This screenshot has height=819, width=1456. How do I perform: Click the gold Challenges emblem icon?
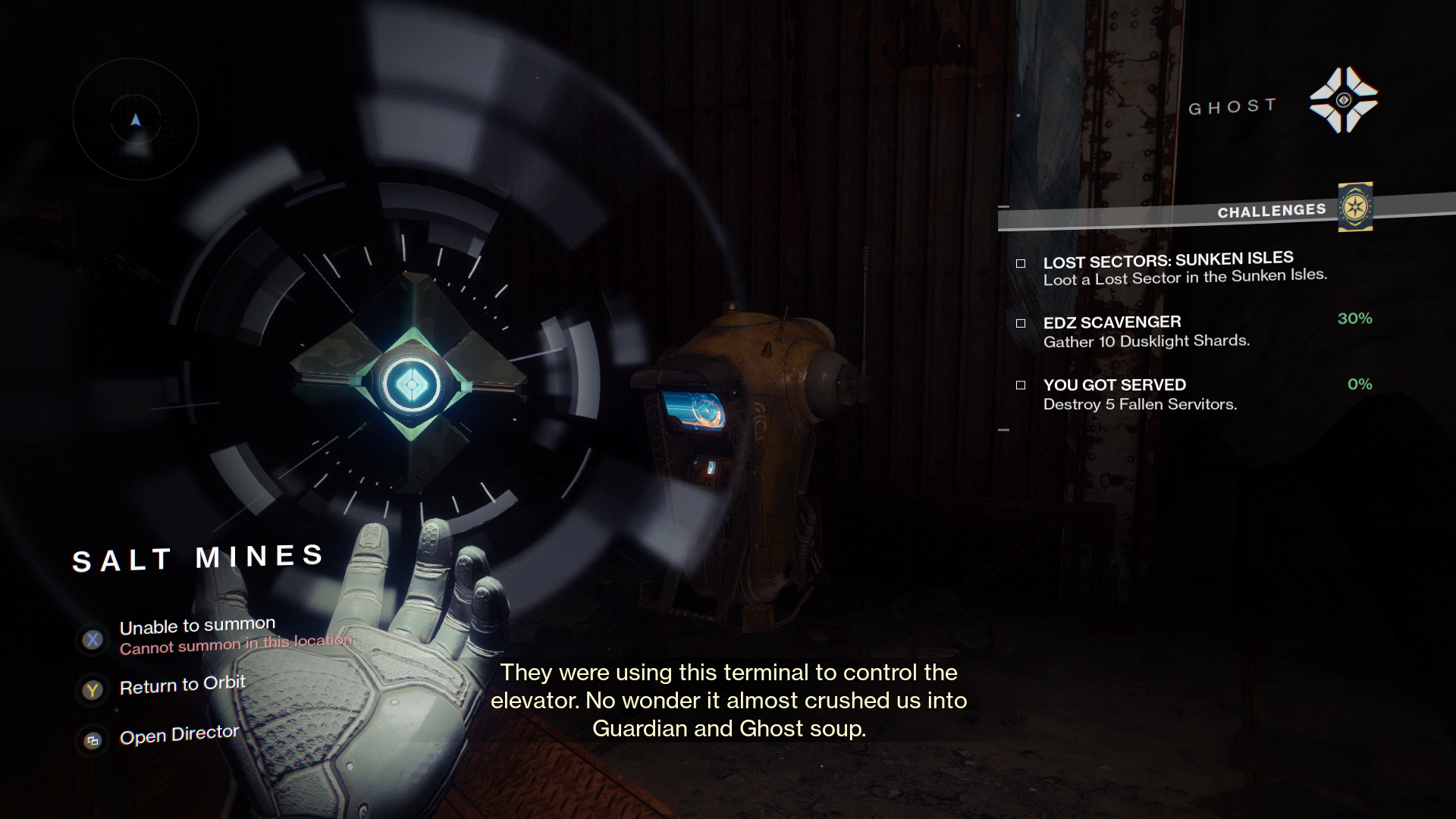coord(1355,206)
